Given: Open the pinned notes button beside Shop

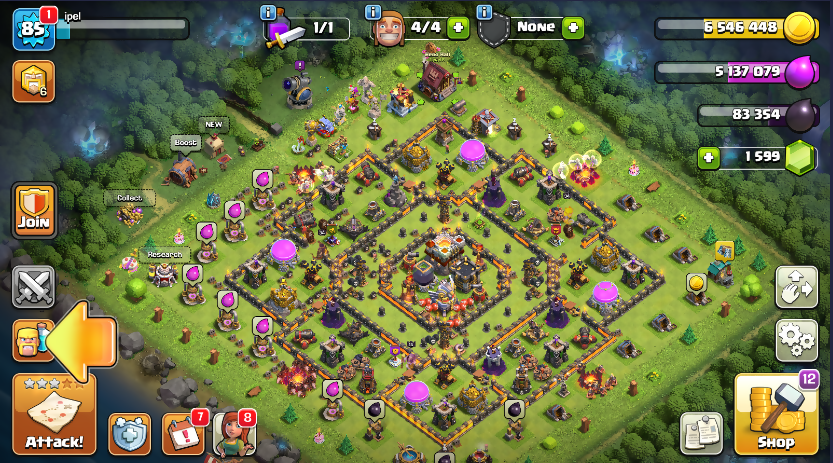Looking at the screenshot, I should (701, 432).
